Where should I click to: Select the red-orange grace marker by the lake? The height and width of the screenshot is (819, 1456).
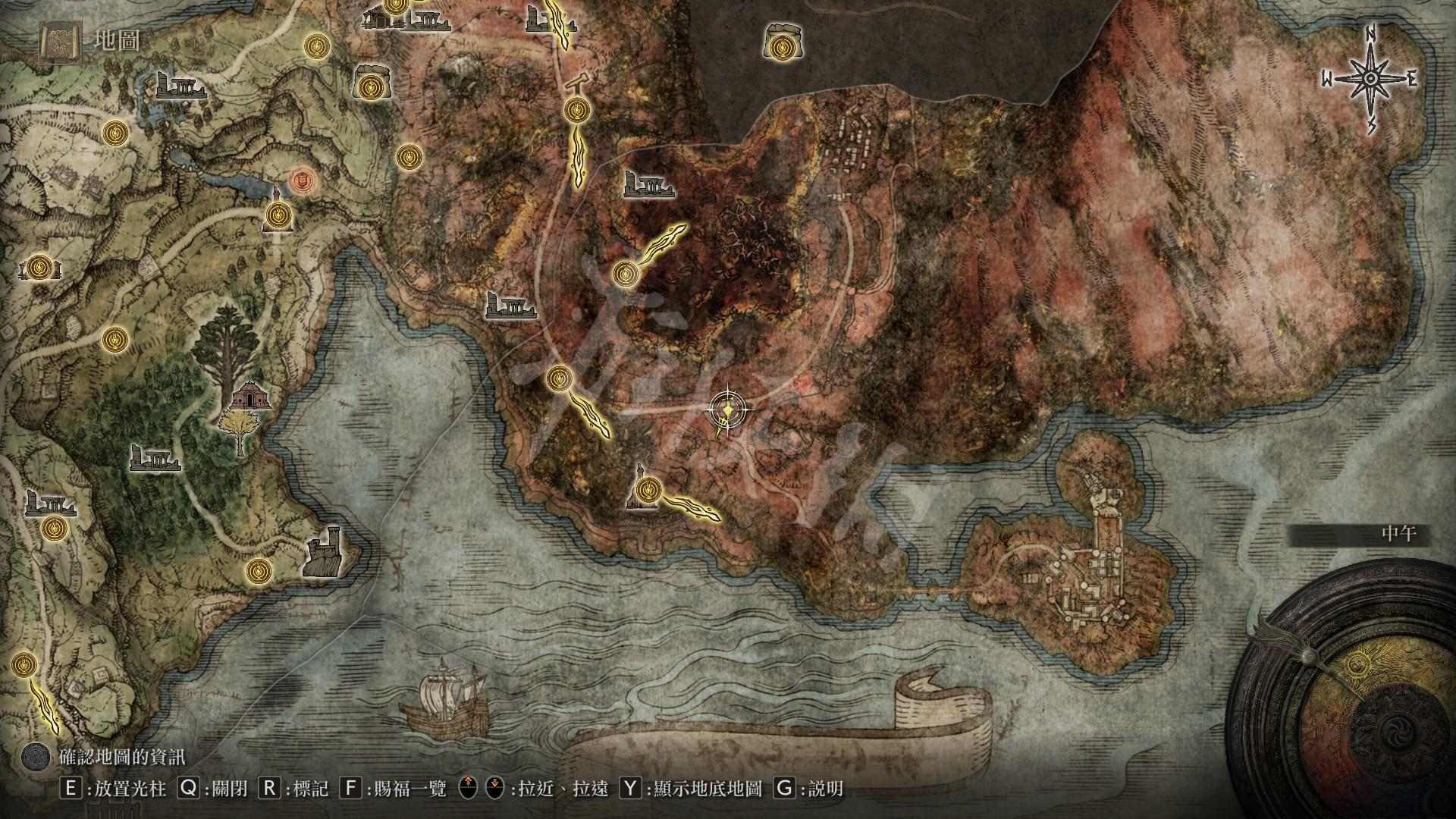pyautogui.click(x=302, y=180)
